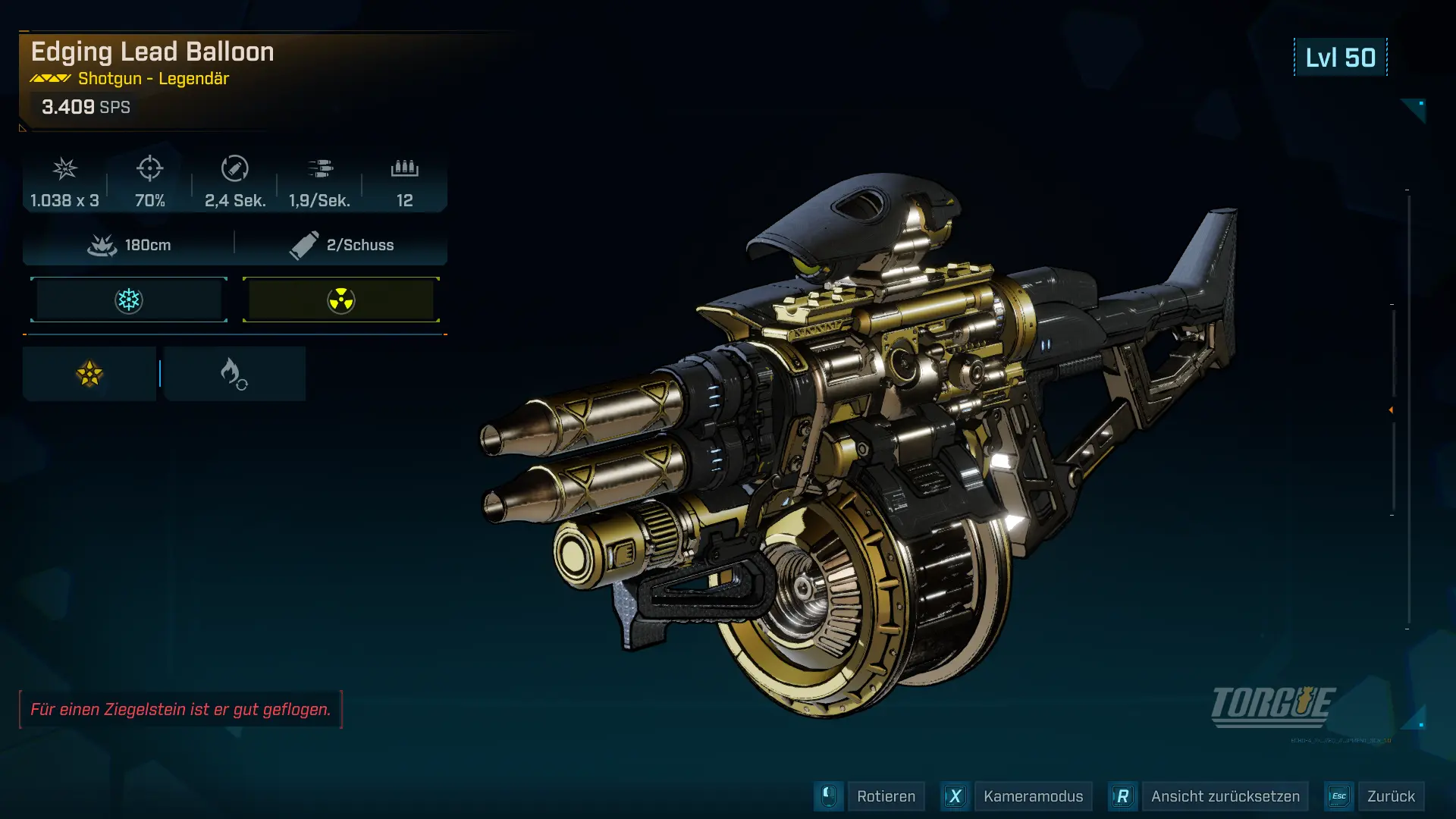Image resolution: width=1456 pixels, height=819 pixels.
Task: Switch to Kameramodus
Action: [x=1032, y=796]
